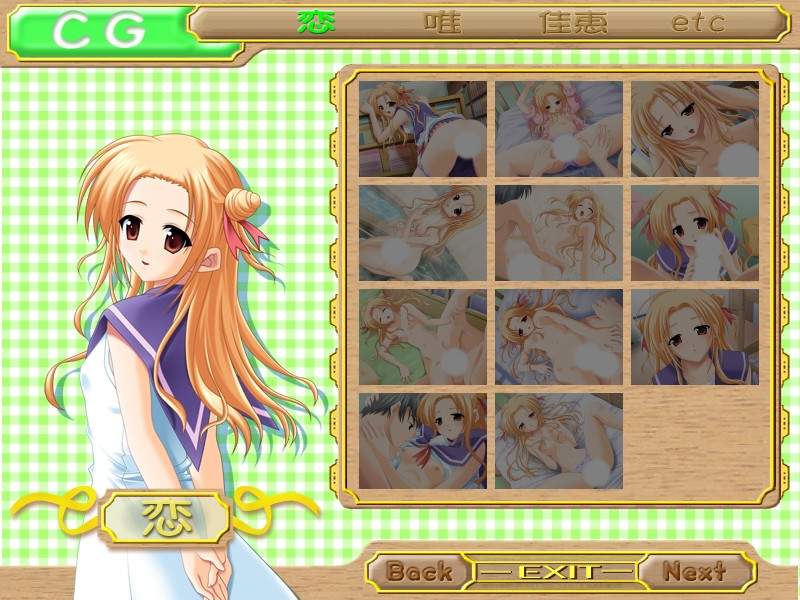Advance to the Next gallery page
Screen dimensions: 800x600
(x=694, y=572)
